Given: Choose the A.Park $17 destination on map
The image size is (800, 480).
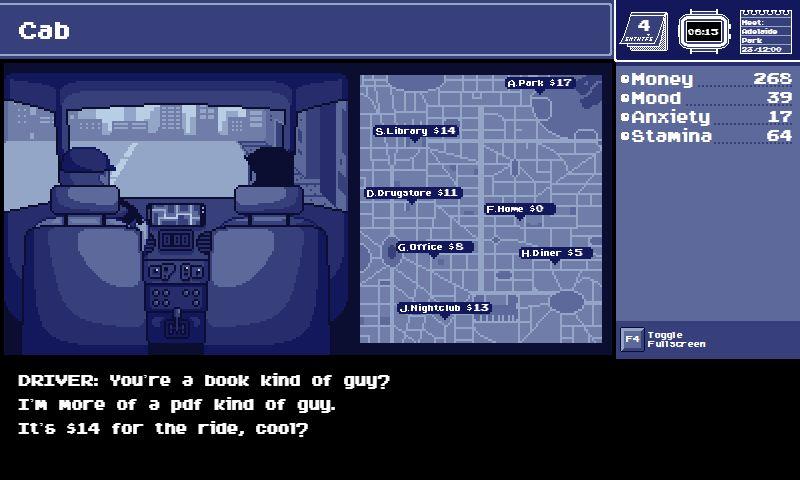Looking at the screenshot, I should [x=540, y=83].
